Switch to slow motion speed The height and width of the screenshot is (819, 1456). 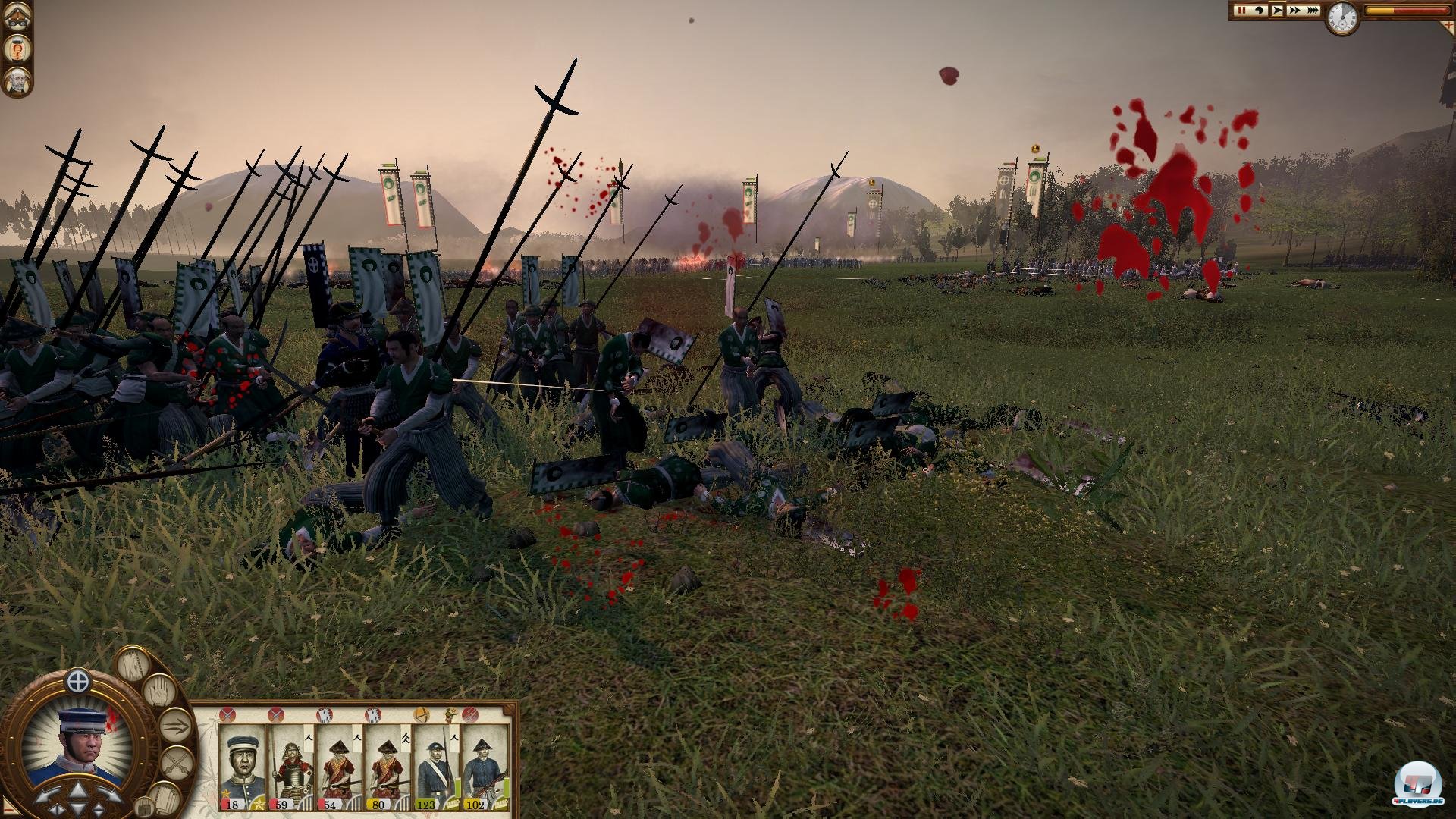(x=1260, y=11)
